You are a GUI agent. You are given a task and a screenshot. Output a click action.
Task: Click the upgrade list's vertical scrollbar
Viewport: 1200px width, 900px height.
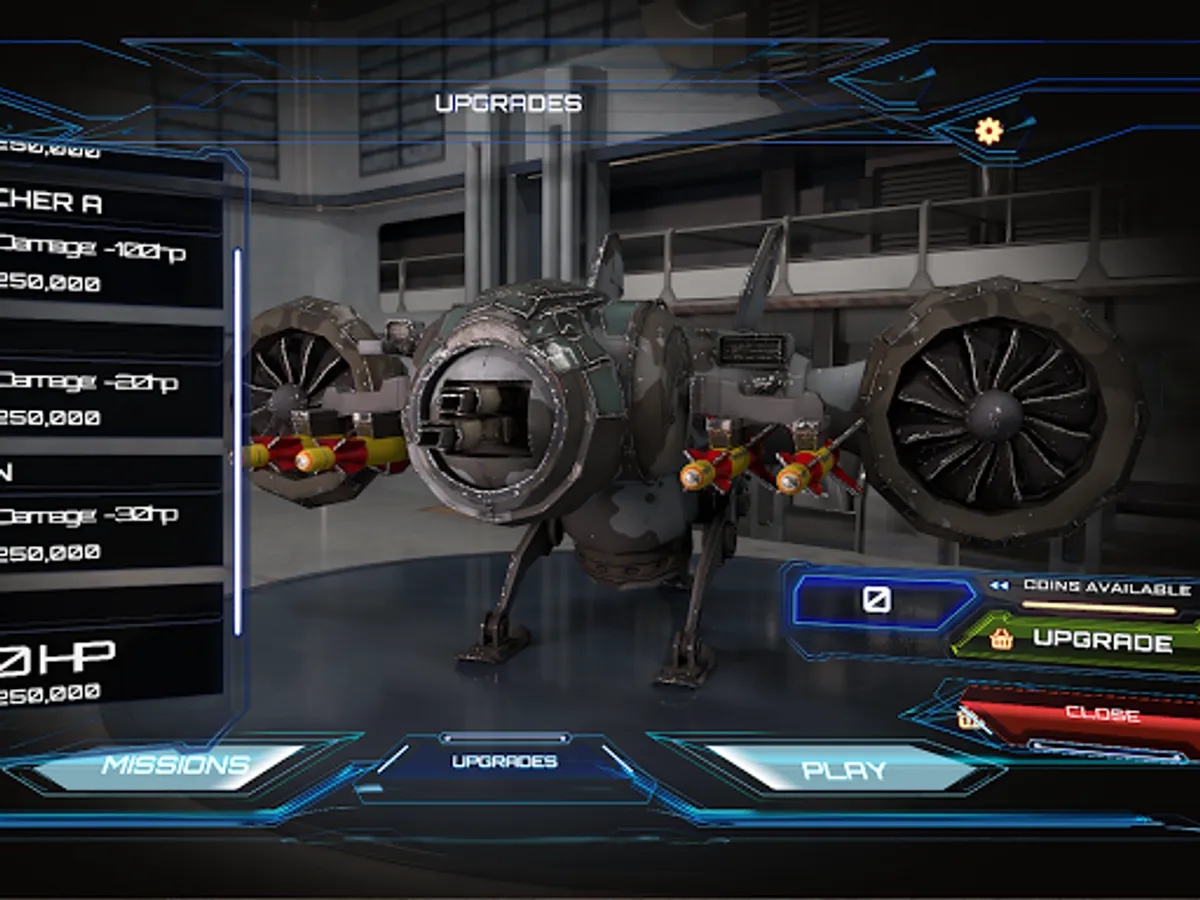(237, 440)
